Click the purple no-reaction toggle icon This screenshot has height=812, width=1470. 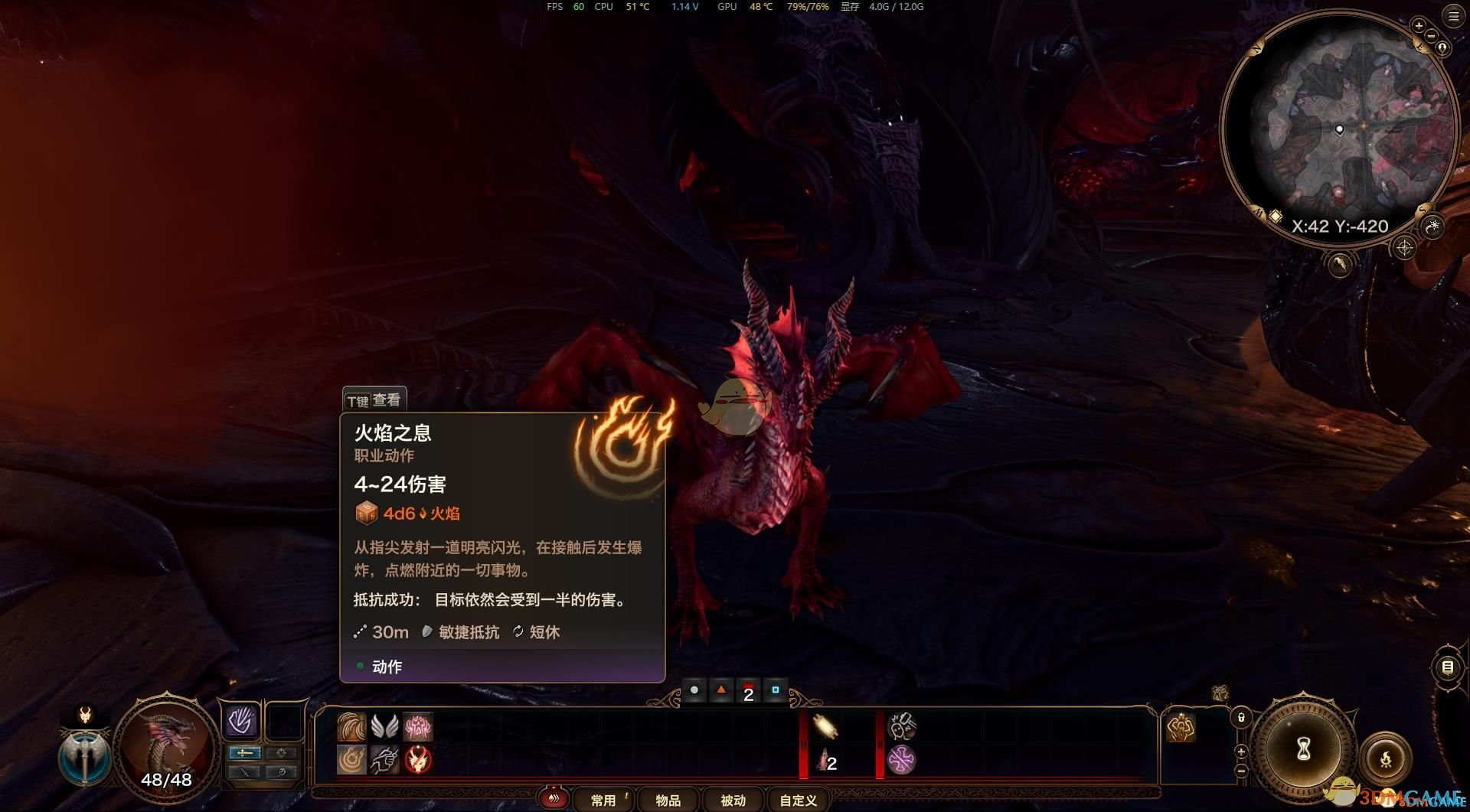(x=901, y=760)
